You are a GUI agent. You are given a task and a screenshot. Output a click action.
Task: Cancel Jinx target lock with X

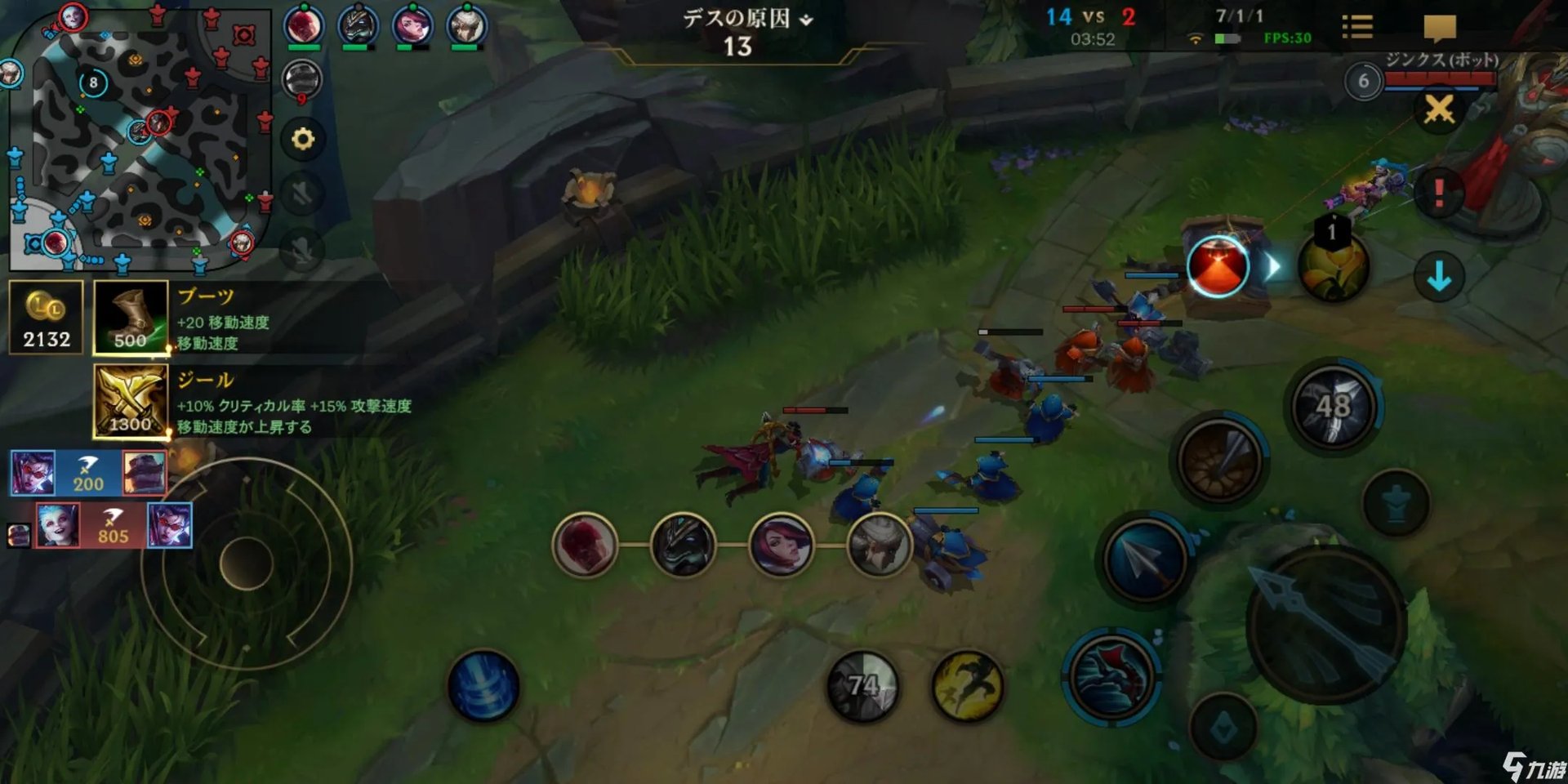click(1439, 109)
